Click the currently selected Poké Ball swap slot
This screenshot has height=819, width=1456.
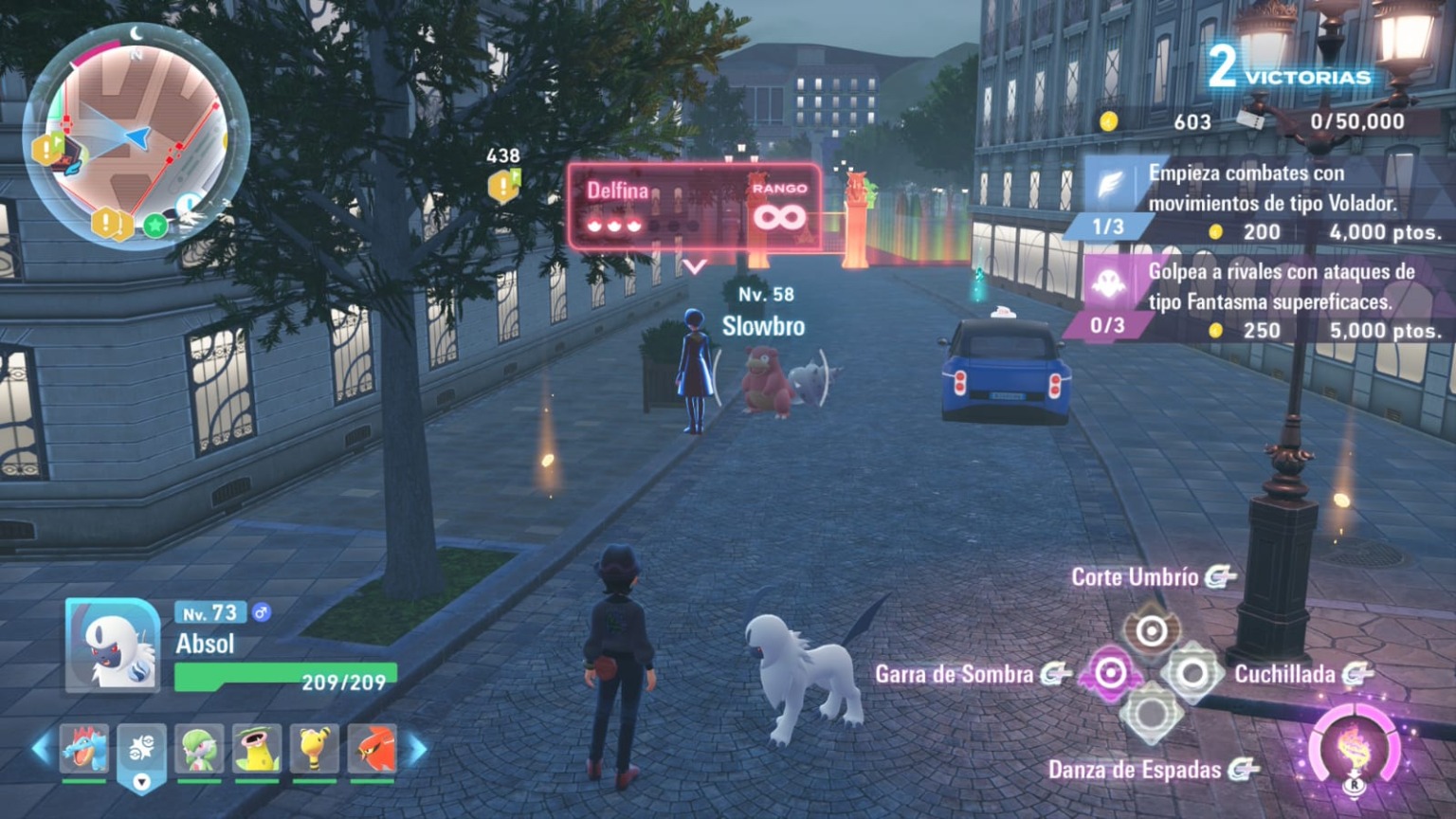(x=142, y=755)
